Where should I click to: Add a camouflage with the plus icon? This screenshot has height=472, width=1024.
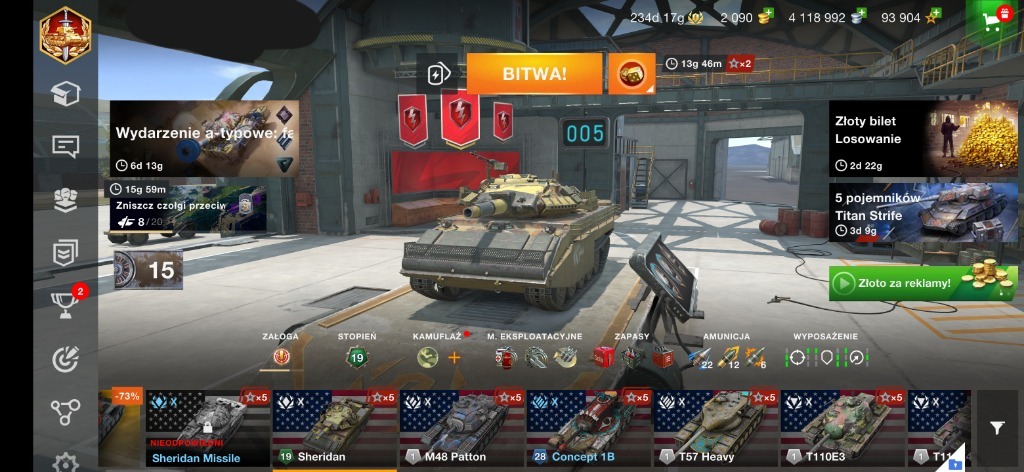pyautogui.click(x=454, y=357)
